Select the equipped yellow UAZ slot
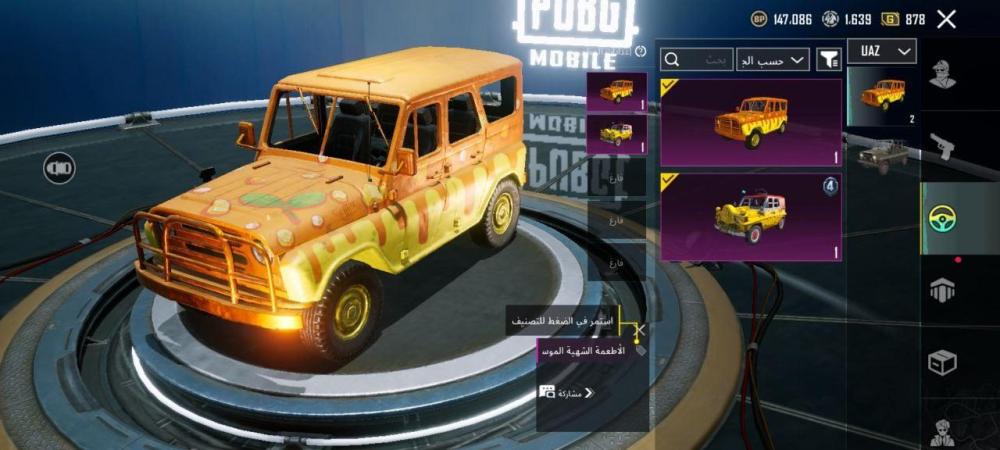The image size is (1000, 450). point(616,134)
